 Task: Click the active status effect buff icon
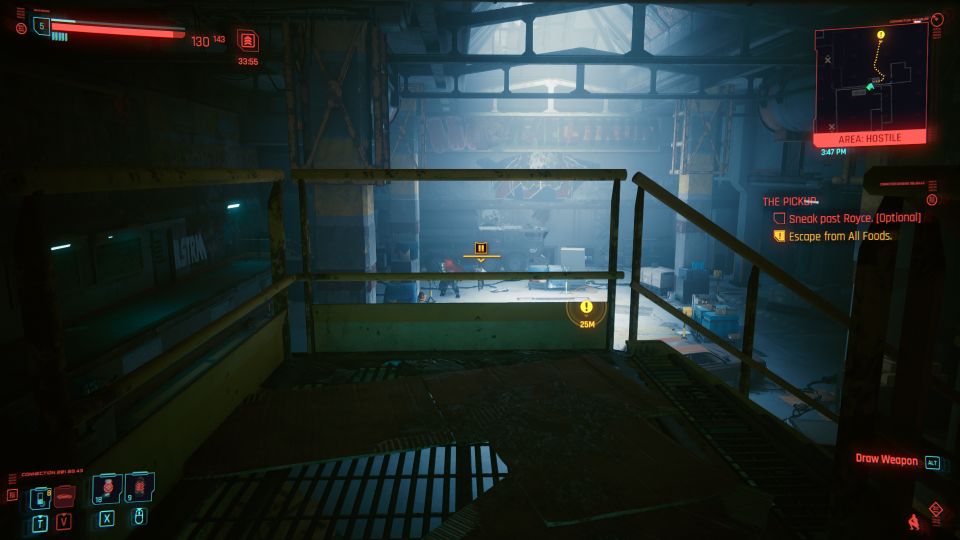tap(246, 40)
